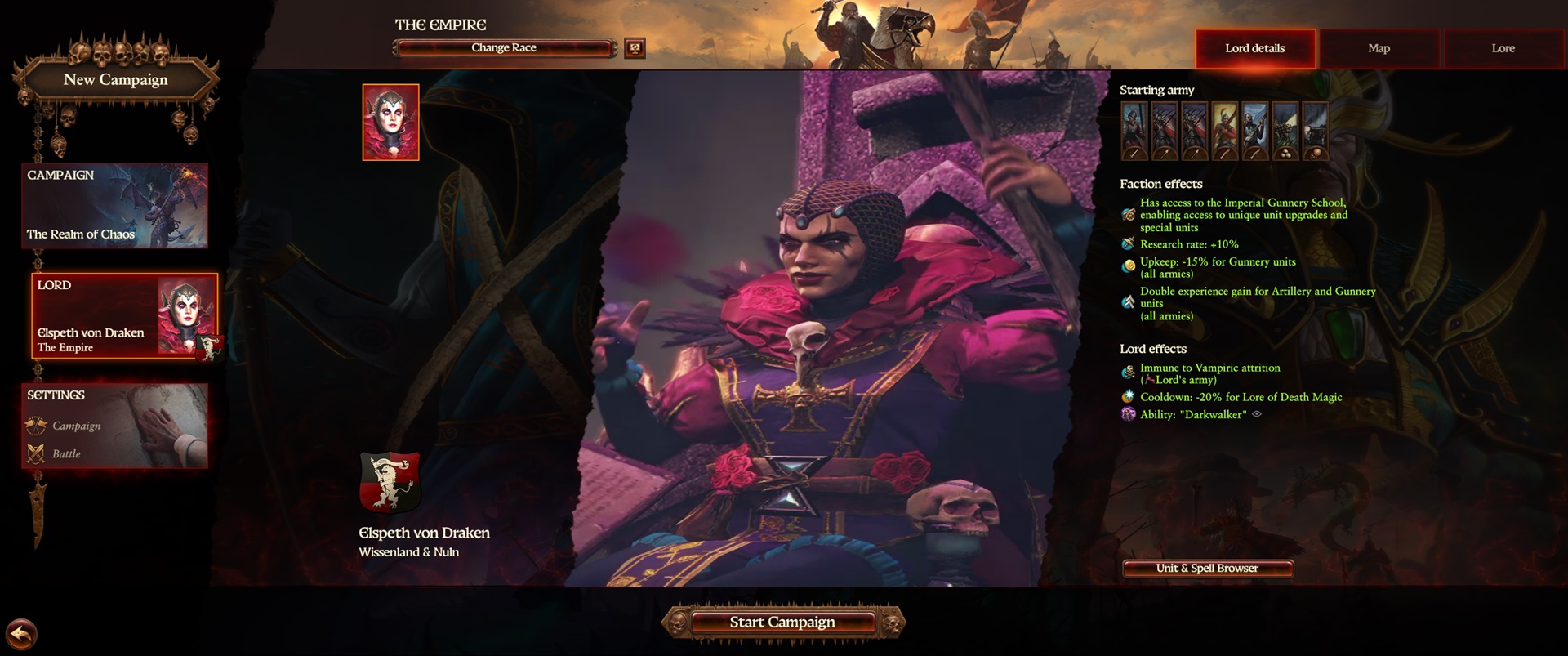Click the Imperial Gunnery School faction effect icon
Viewport: 1568px width, 656px height.
pos(1128,214)
